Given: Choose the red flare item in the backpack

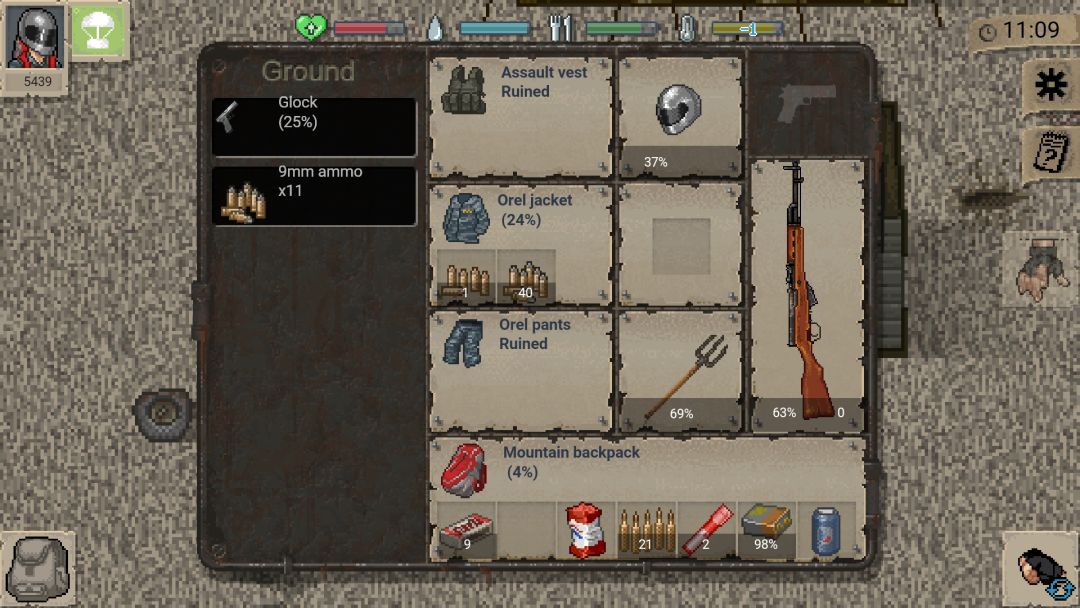Looking at the screenshot, I should click(x=706, y=530).
